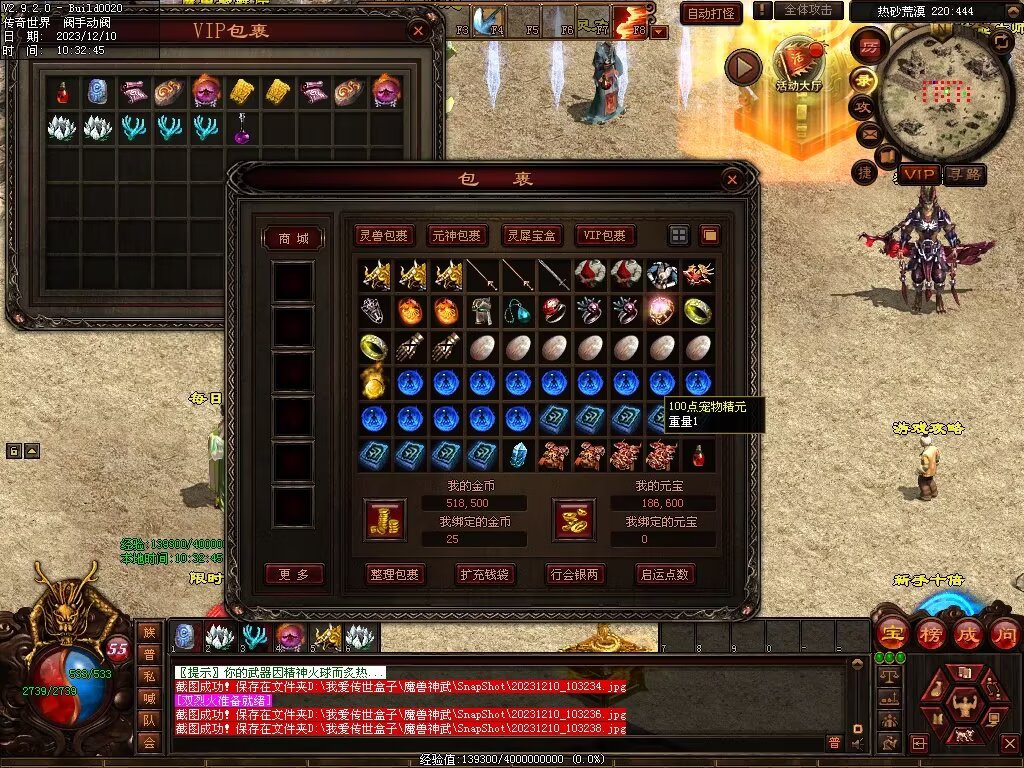Image resolution: width=1024 pixels, height=768 pixels.
Task: Select the 队 team chat channel
Action: 149,717
